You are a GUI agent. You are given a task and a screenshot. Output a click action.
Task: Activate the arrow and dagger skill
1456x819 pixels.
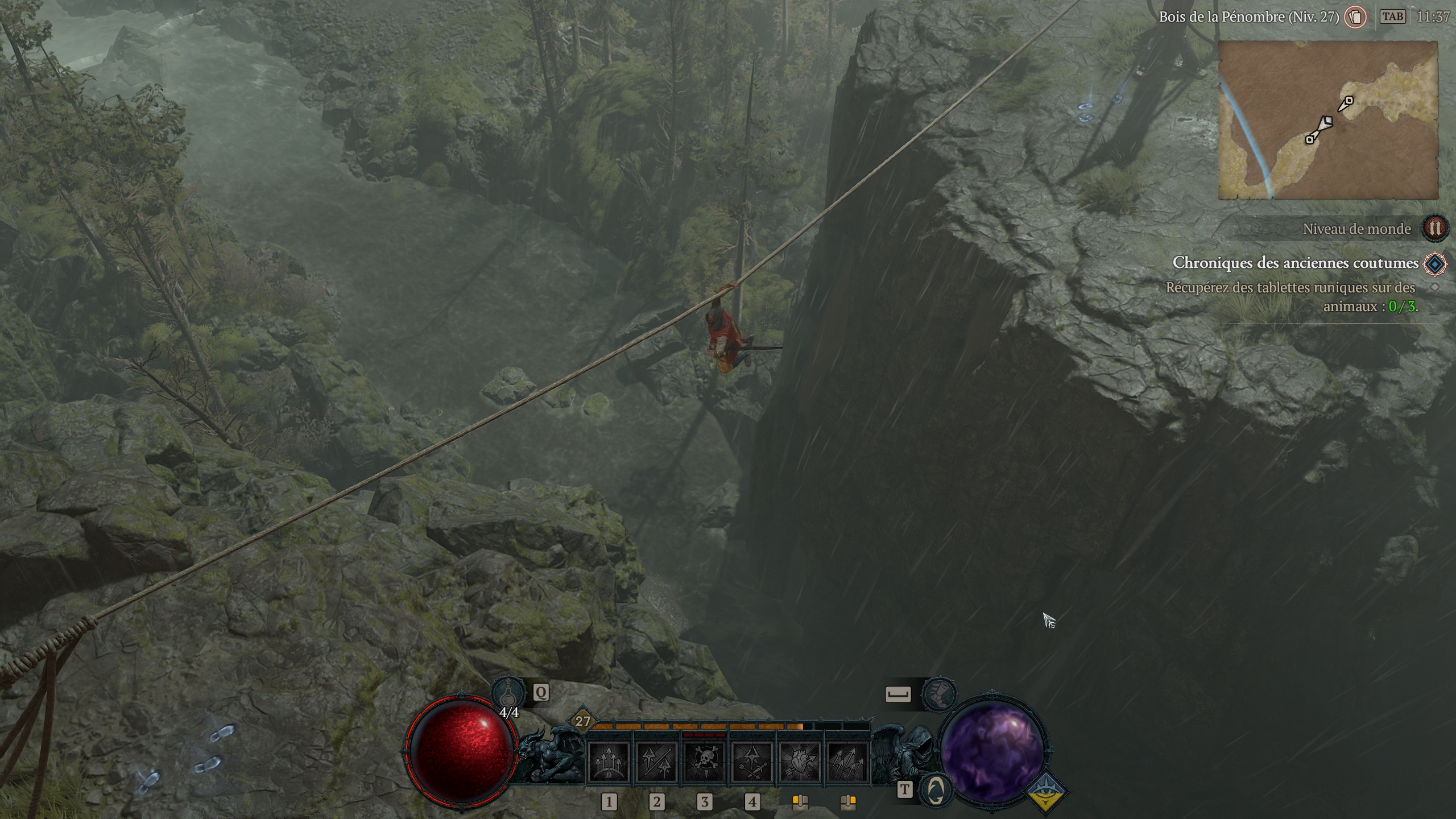tap(752, 762)
